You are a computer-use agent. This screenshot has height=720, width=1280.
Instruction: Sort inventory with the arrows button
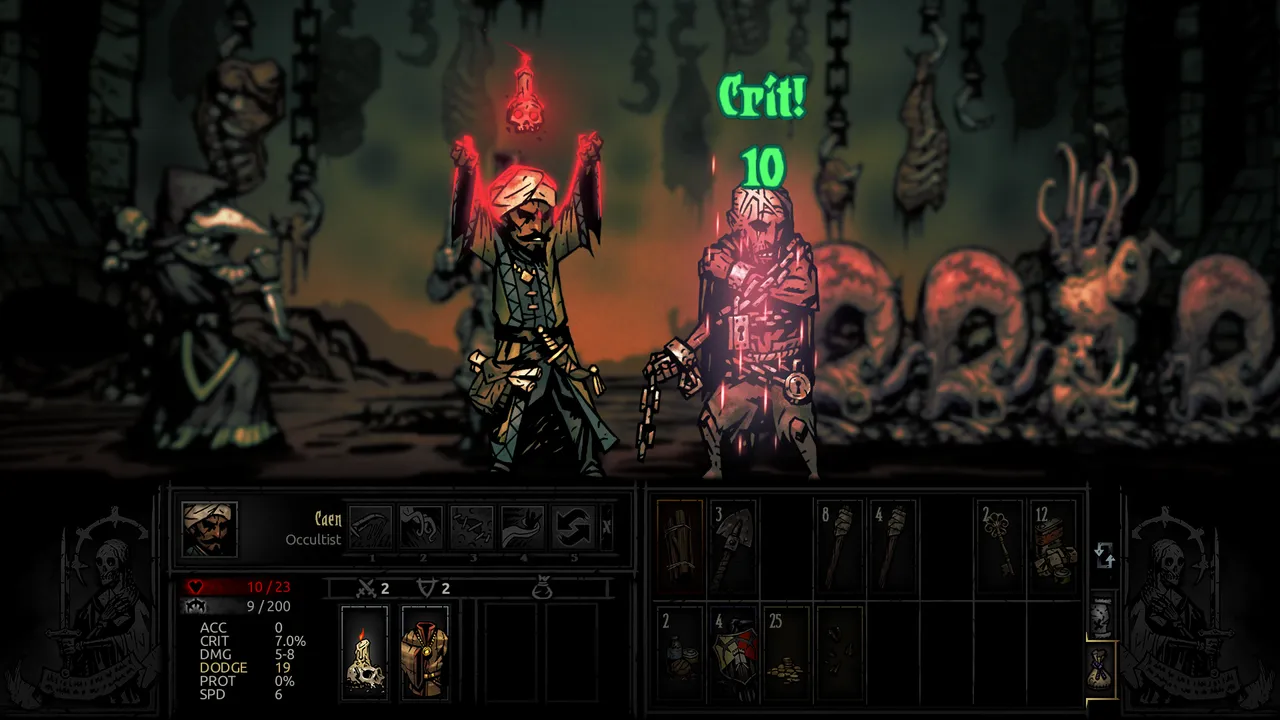1104,556
